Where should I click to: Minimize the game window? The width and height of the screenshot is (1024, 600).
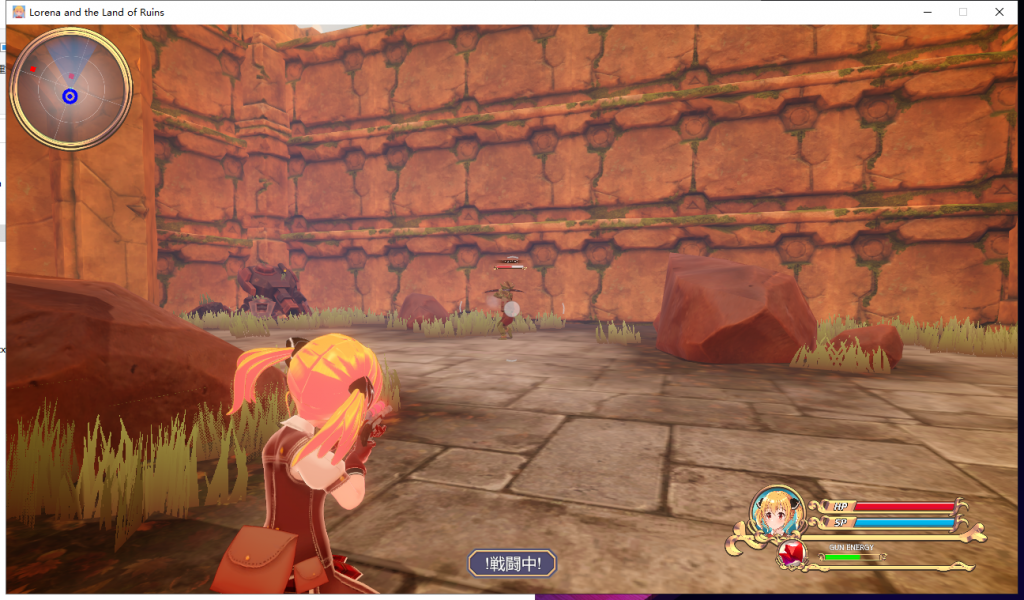927,12
